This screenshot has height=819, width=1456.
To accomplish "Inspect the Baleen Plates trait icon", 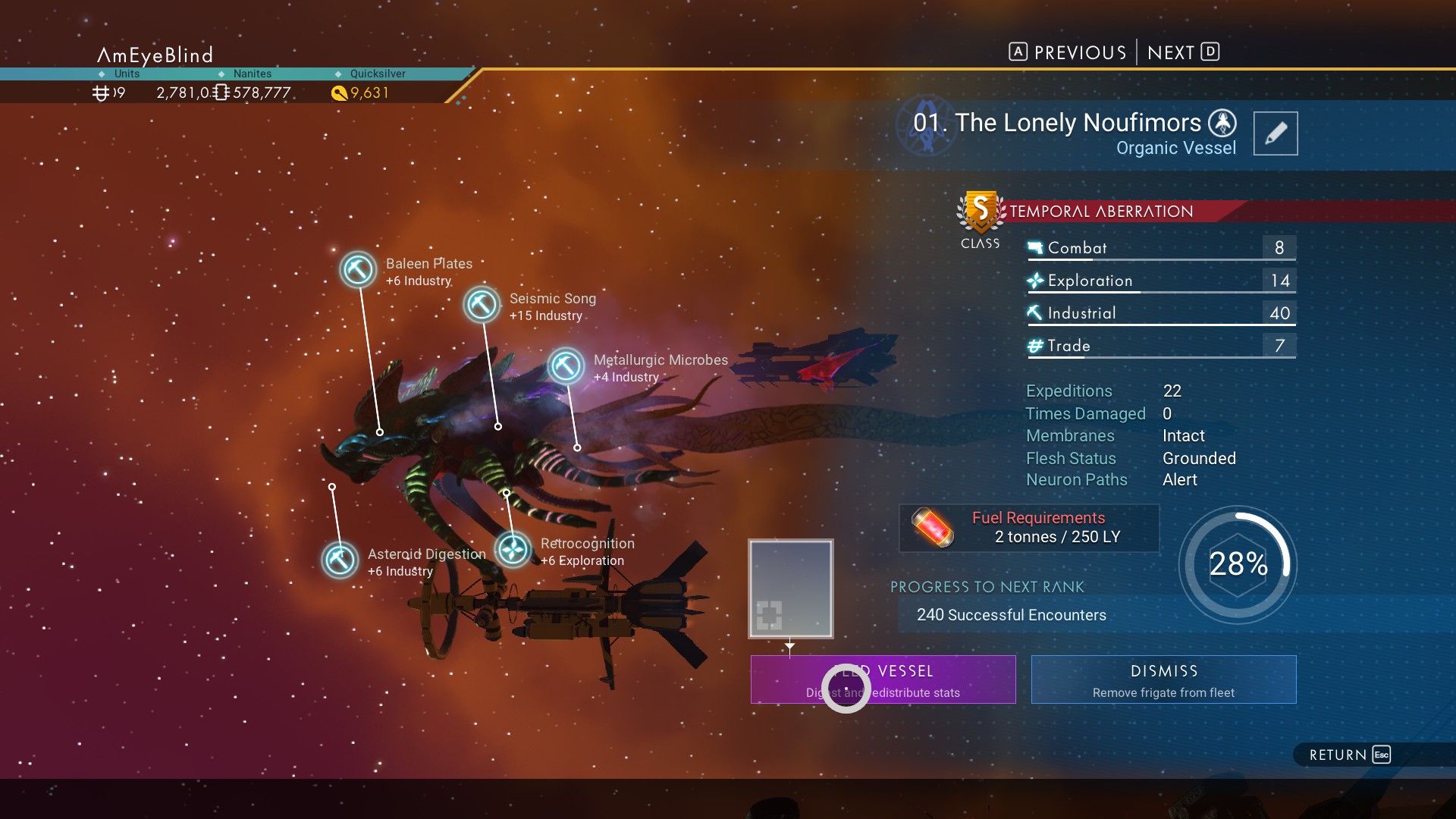I will point(358,269).
